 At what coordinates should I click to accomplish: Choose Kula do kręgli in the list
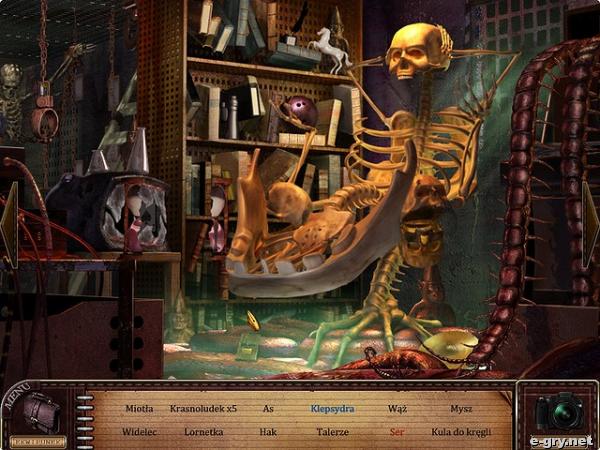tap(461, 432)
